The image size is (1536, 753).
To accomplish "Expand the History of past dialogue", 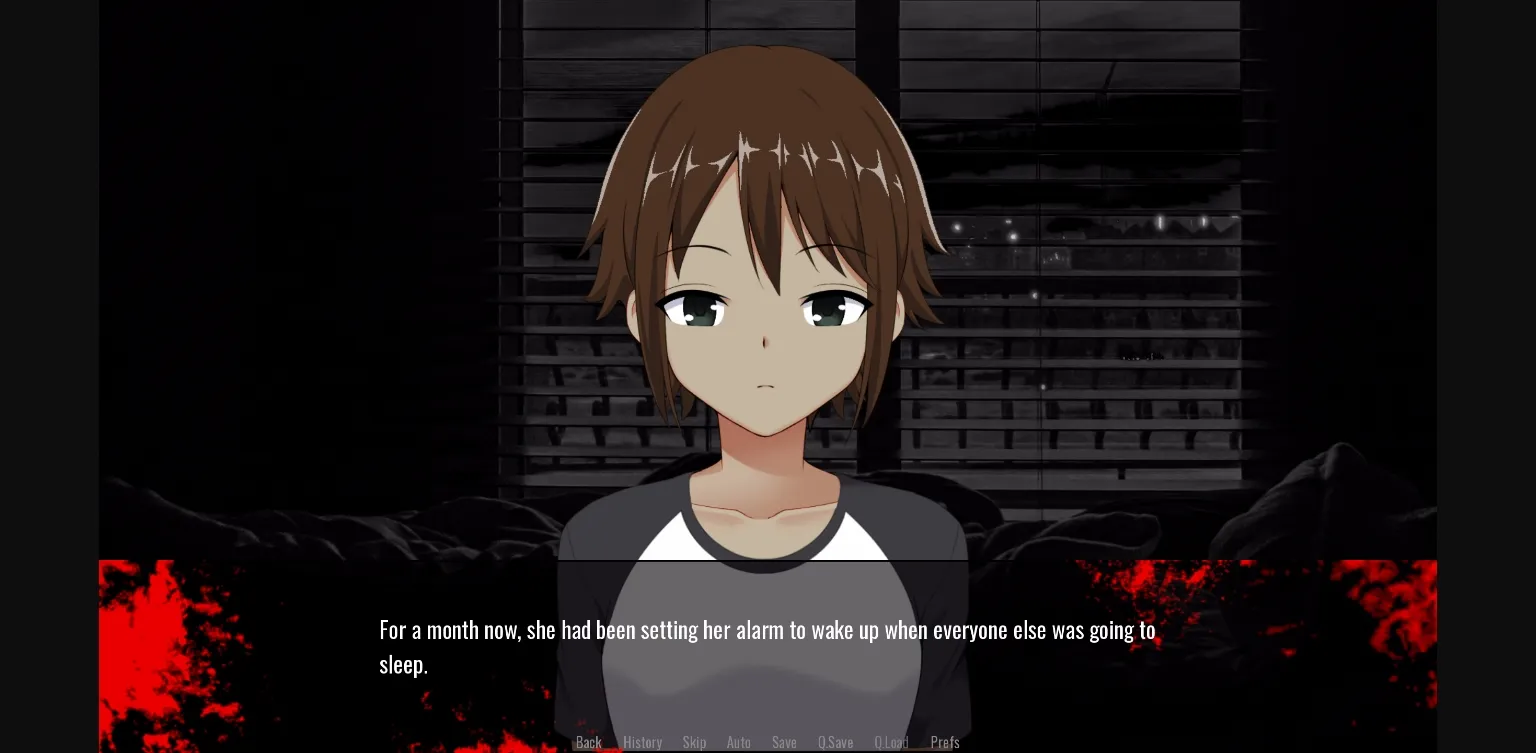I will (x=643, y=742).
